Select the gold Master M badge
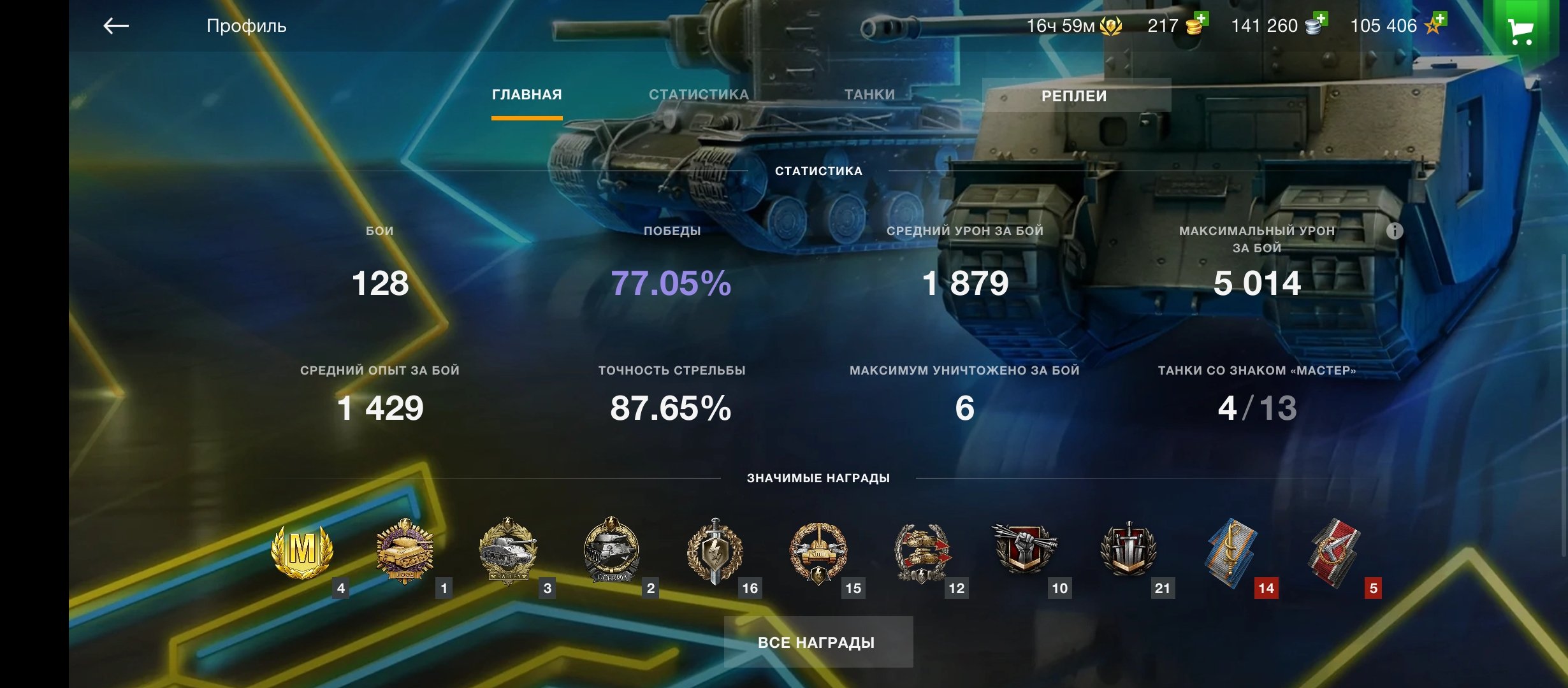 pos(302,550)
